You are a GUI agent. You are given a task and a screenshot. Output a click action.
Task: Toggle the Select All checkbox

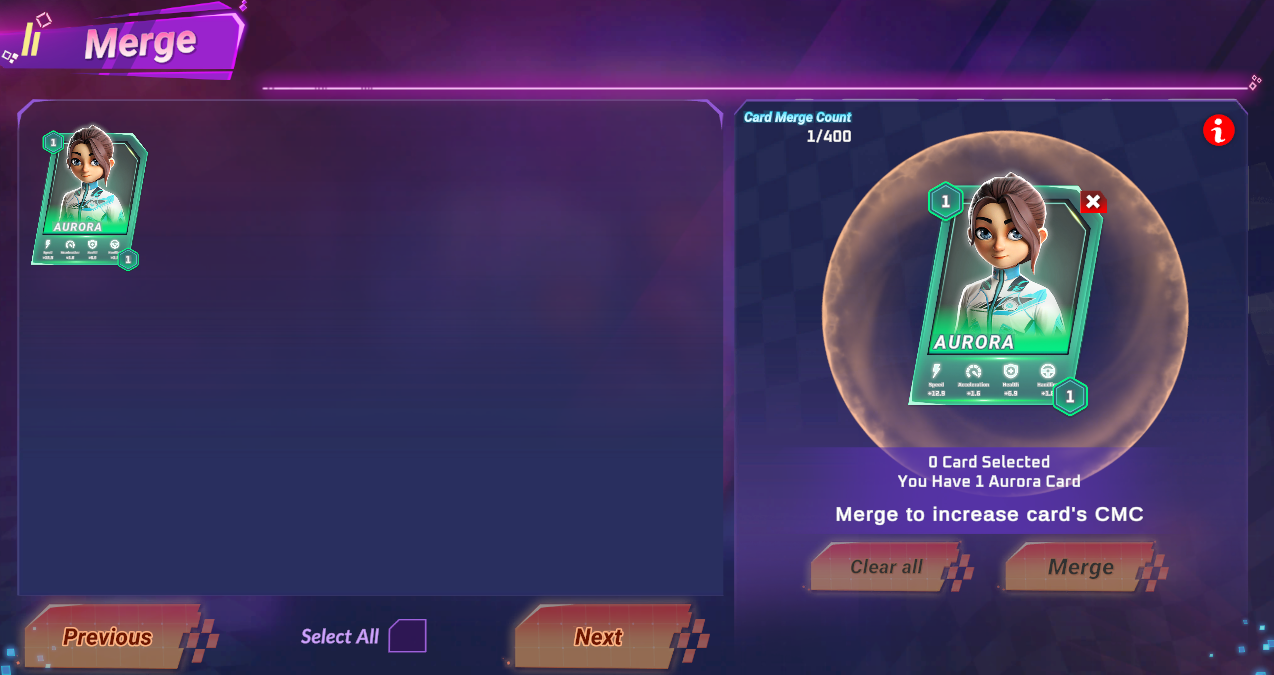[x=407, y=636]
